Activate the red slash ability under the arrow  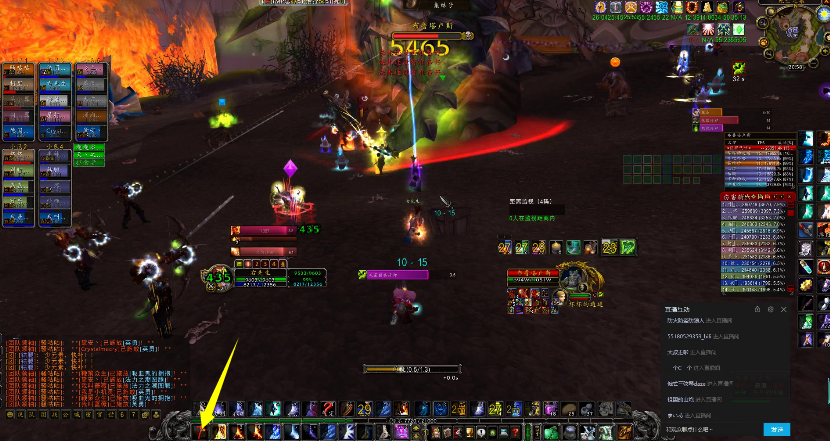[x=200, y=431]
